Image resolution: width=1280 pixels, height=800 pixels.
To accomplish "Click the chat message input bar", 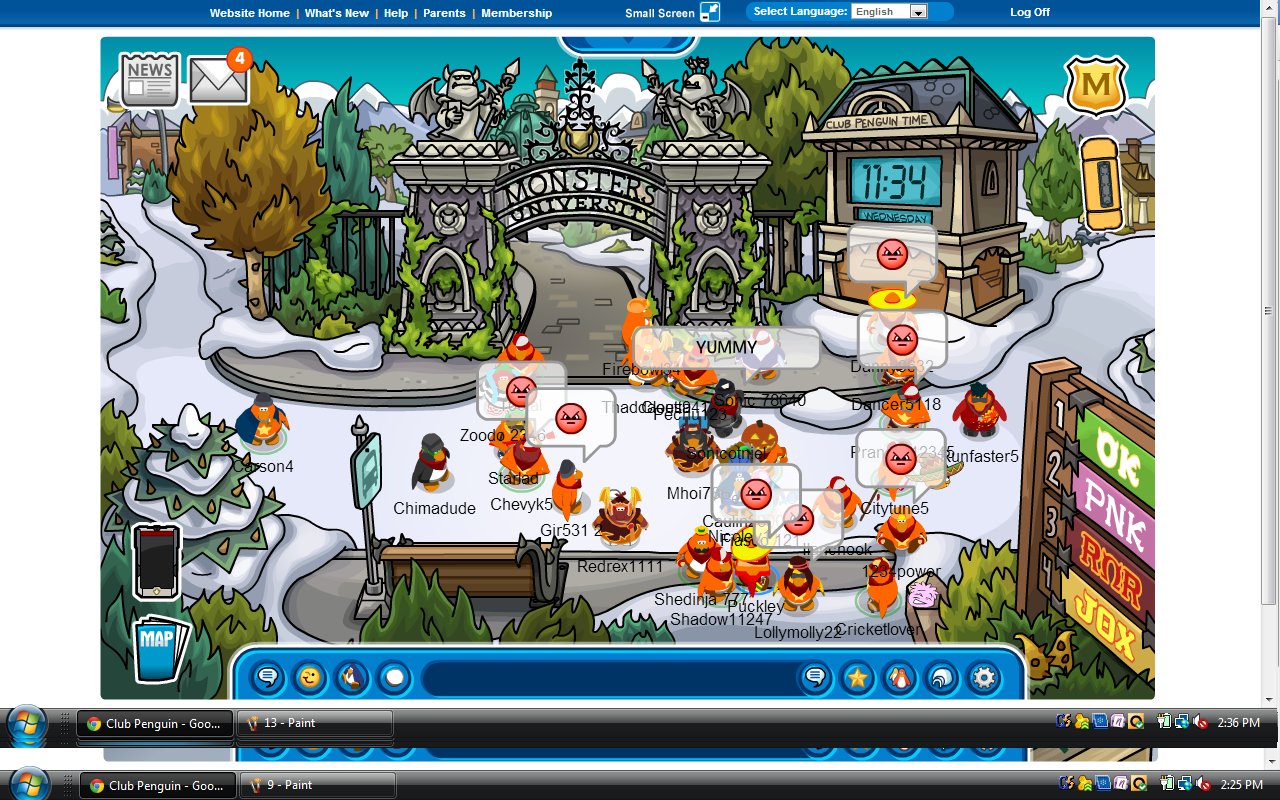I will click(x=610, y=678).
